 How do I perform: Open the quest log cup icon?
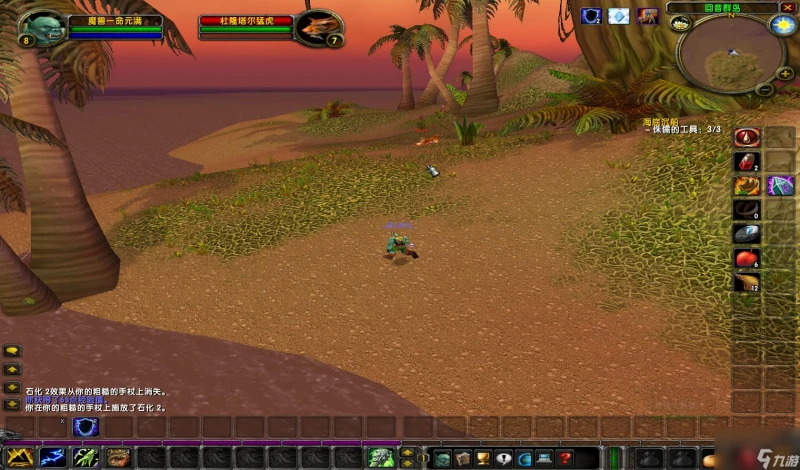(484, 458)
